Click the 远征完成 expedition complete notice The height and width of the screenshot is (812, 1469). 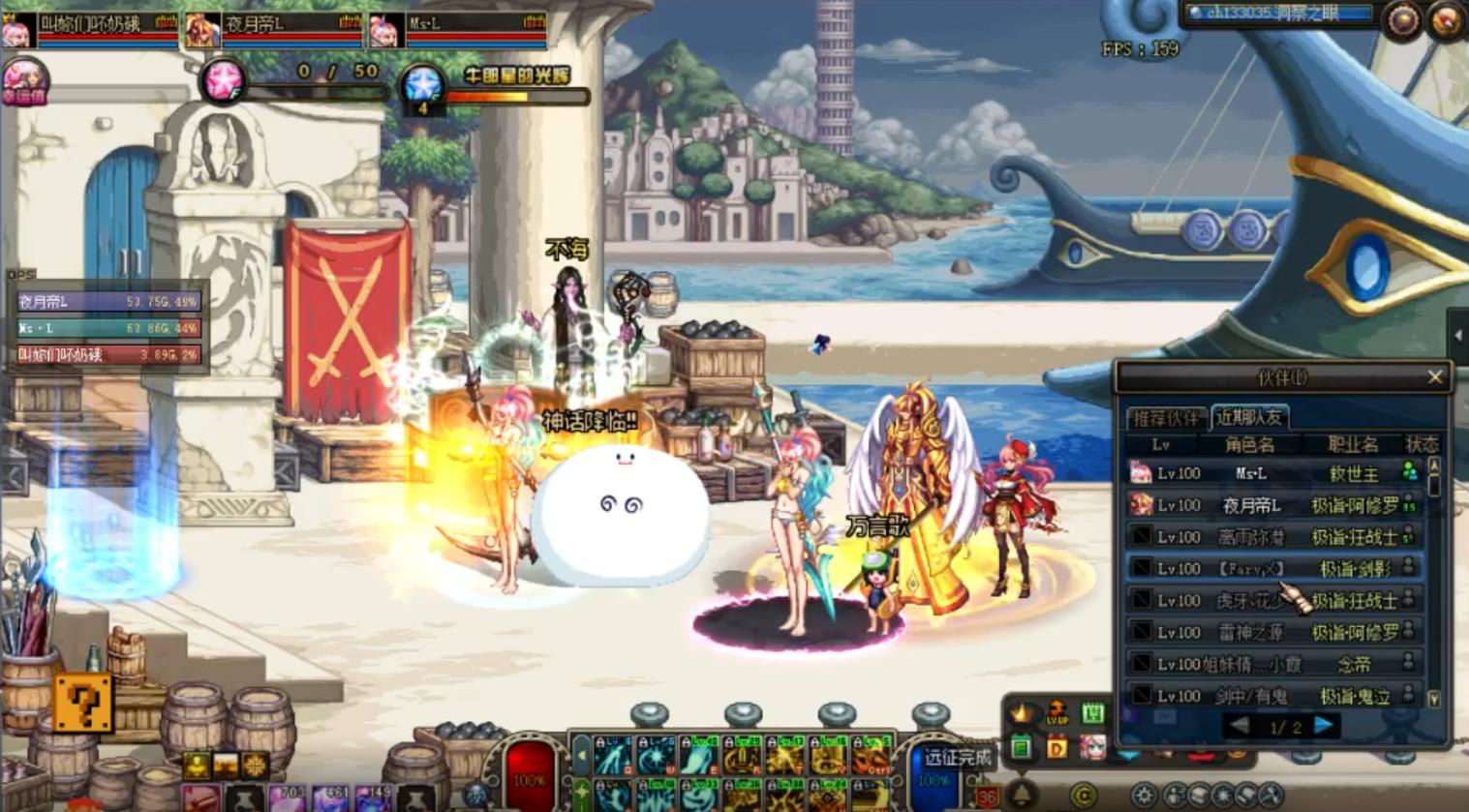point(957,758)
